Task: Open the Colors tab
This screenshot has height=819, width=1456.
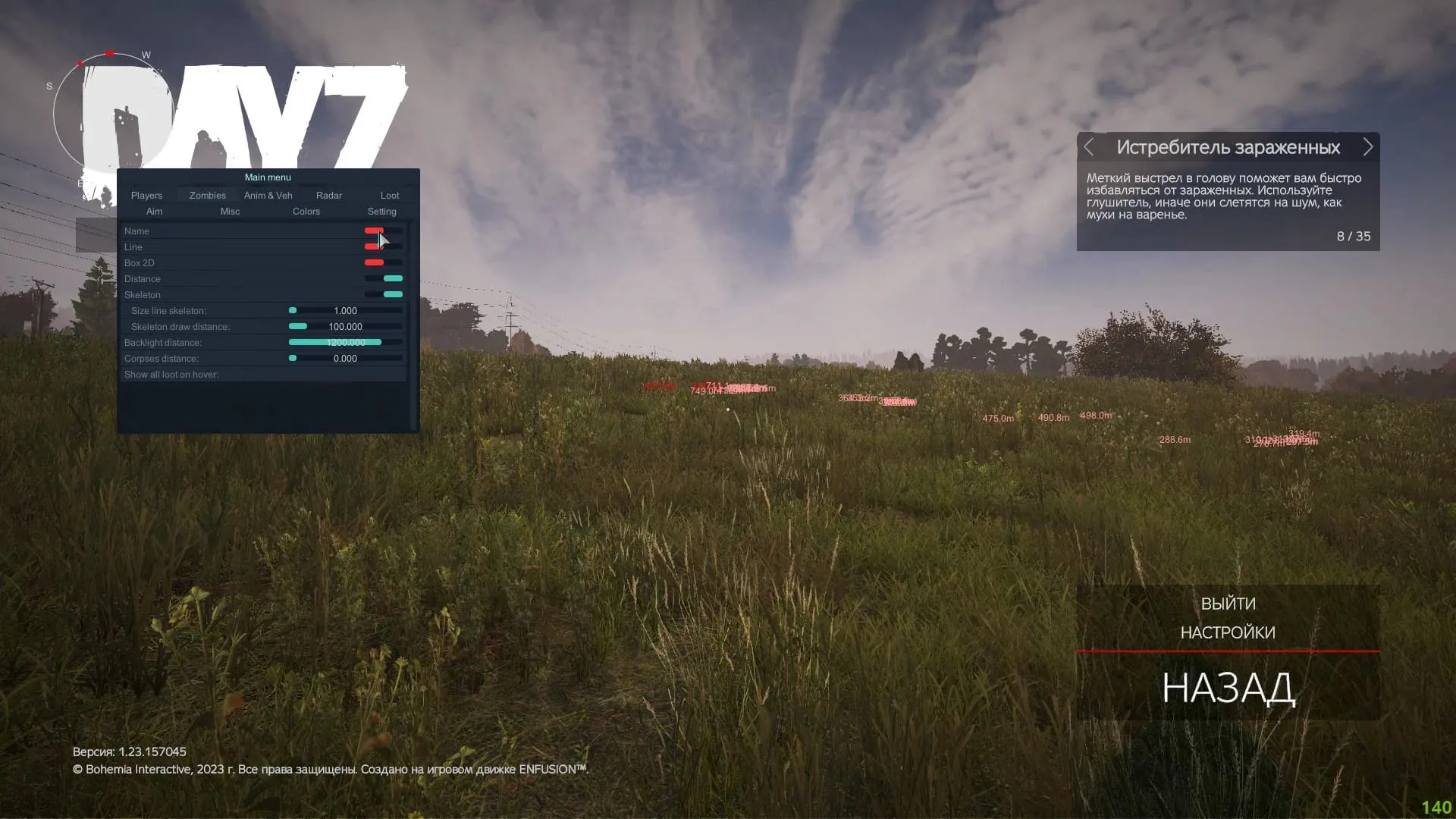Action: [x=306, y=212]
